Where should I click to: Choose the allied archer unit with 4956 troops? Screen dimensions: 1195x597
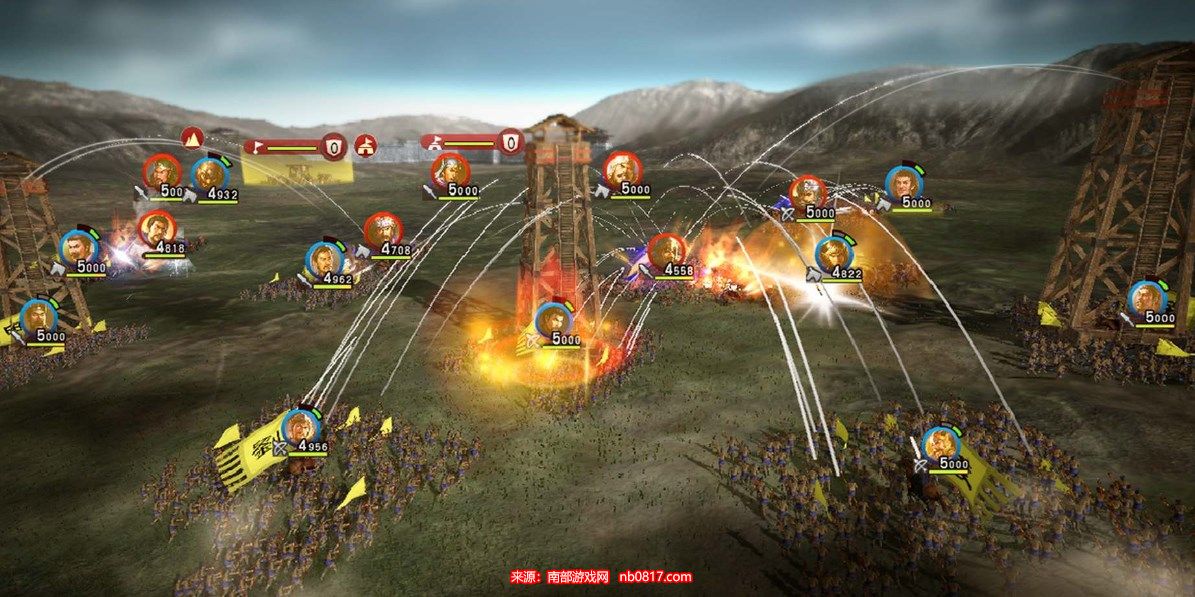click(299, 426)
